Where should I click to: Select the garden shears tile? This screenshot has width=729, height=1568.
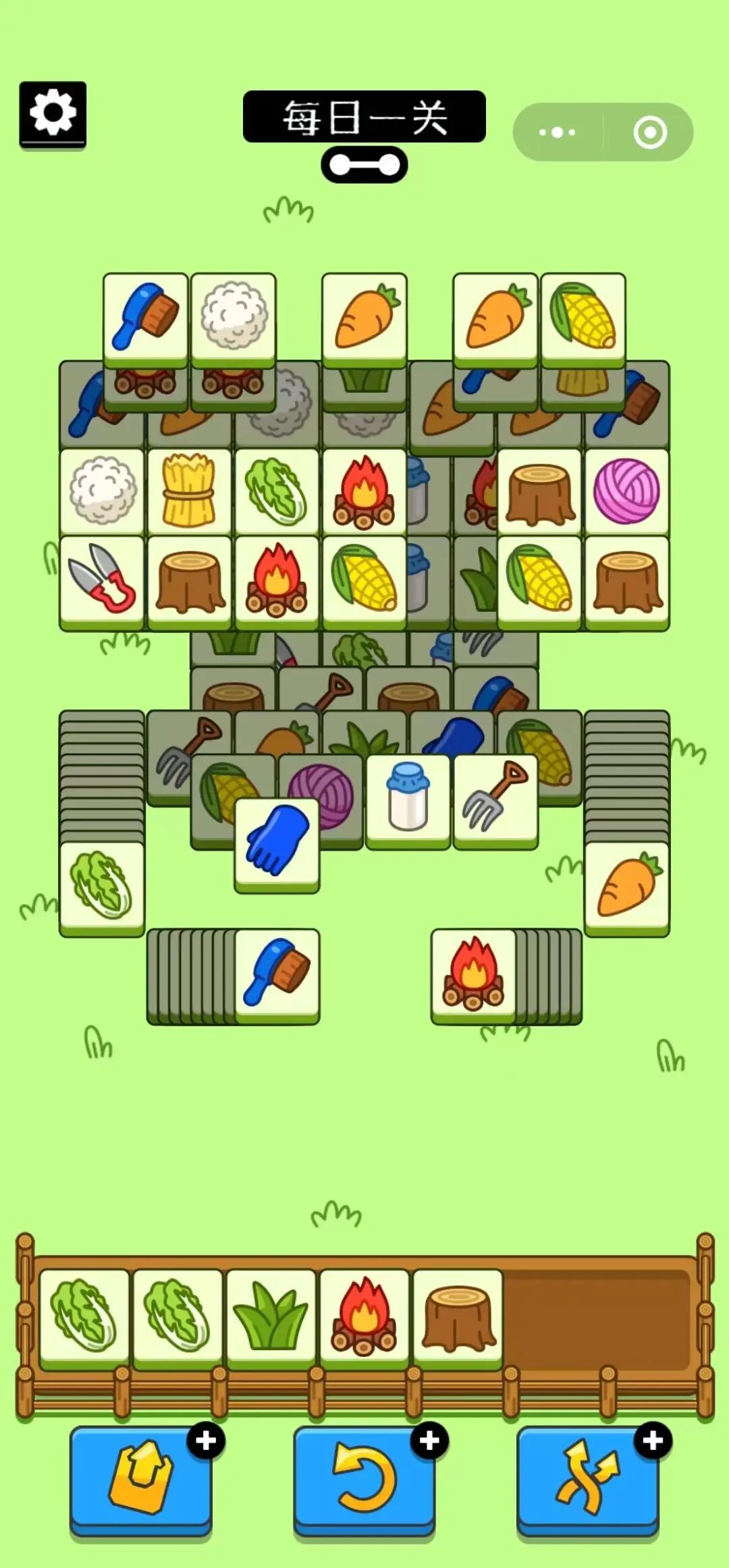[x=102, y=580]
